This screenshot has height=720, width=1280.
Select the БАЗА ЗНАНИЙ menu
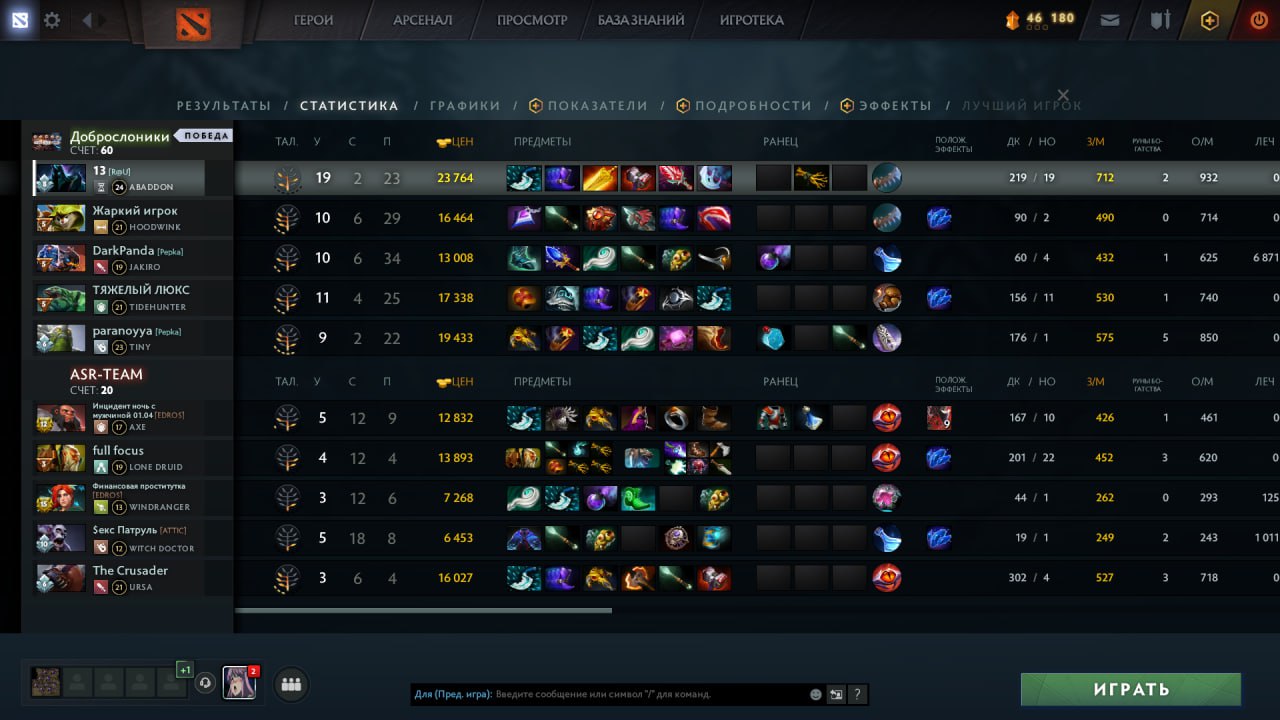641,20
